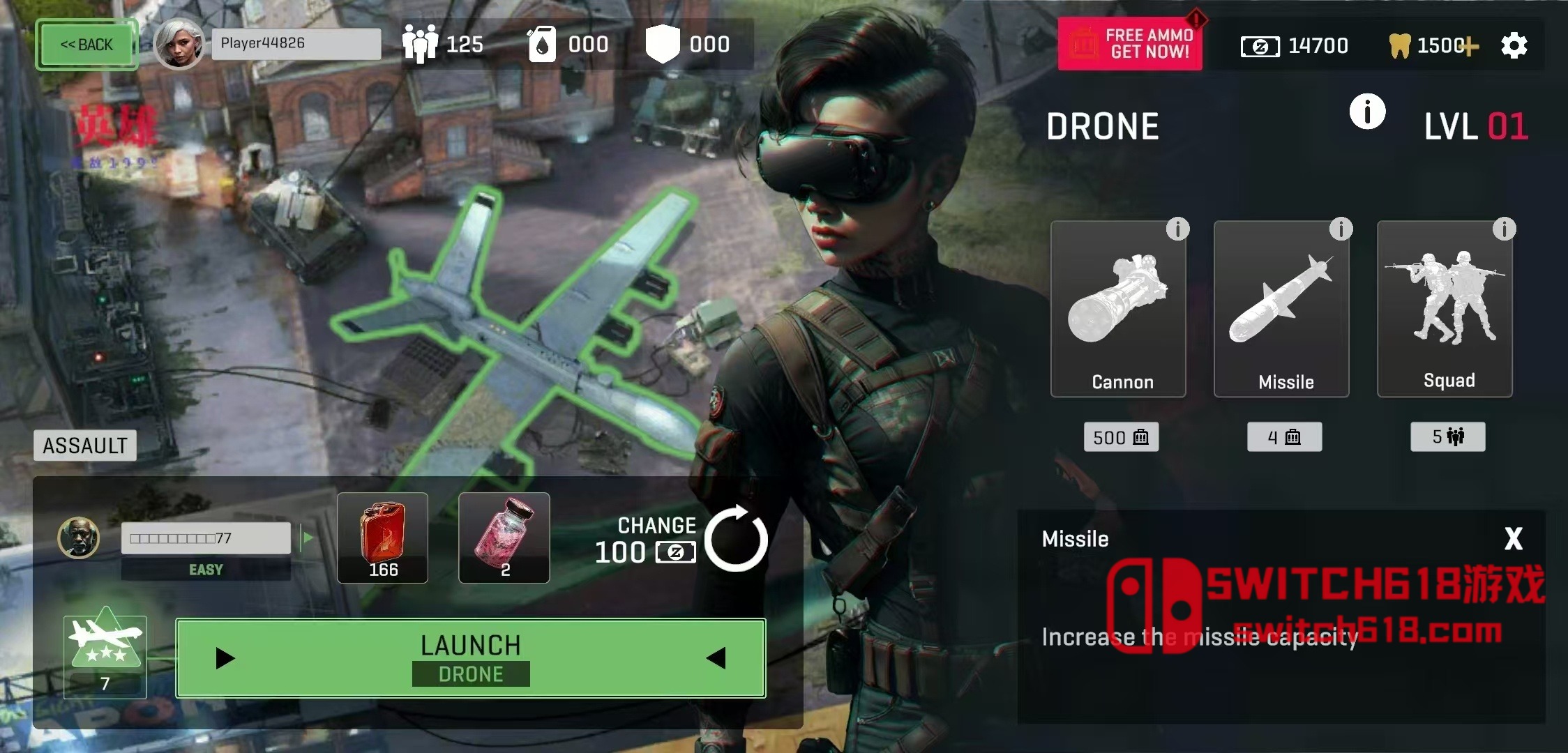Click the ASSAULT mode label

pyautogui.click(x=85, y=446)
